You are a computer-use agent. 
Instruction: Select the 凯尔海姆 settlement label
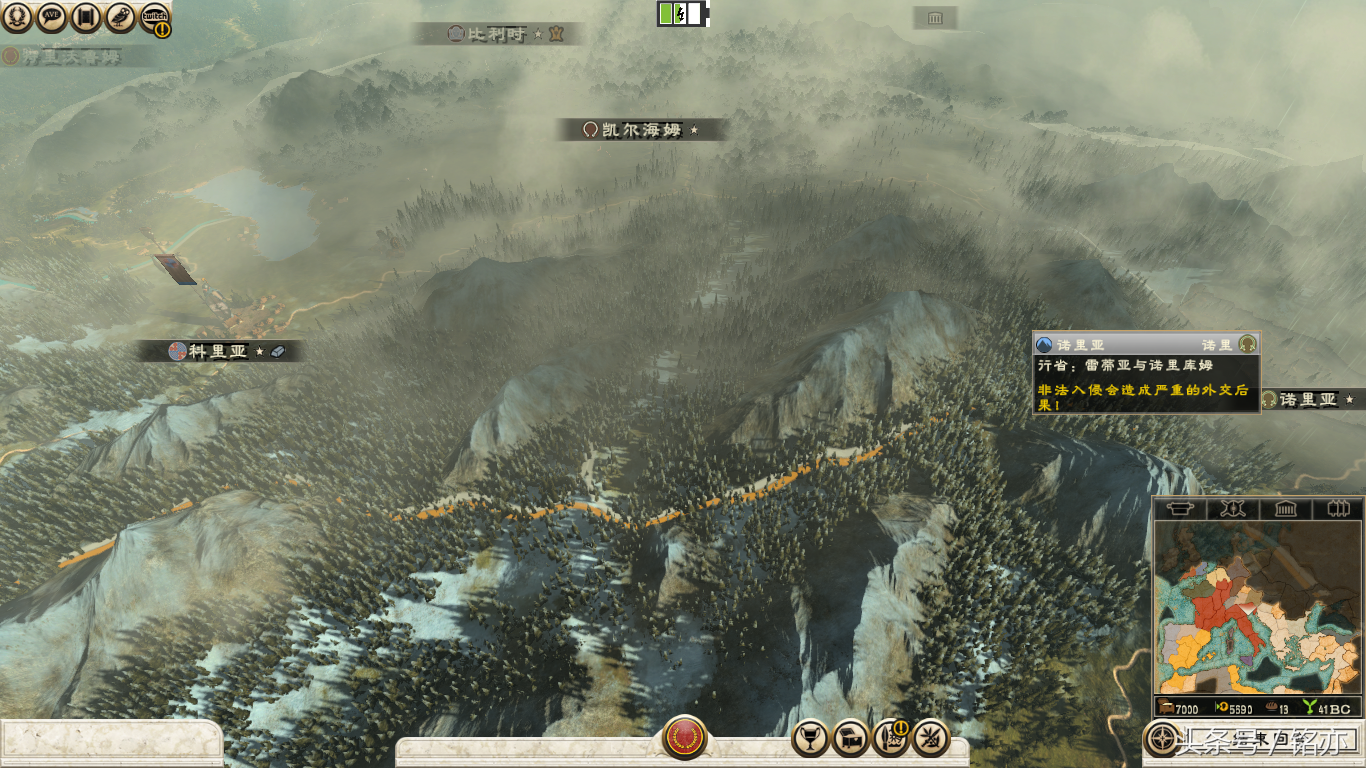(641, 130)
